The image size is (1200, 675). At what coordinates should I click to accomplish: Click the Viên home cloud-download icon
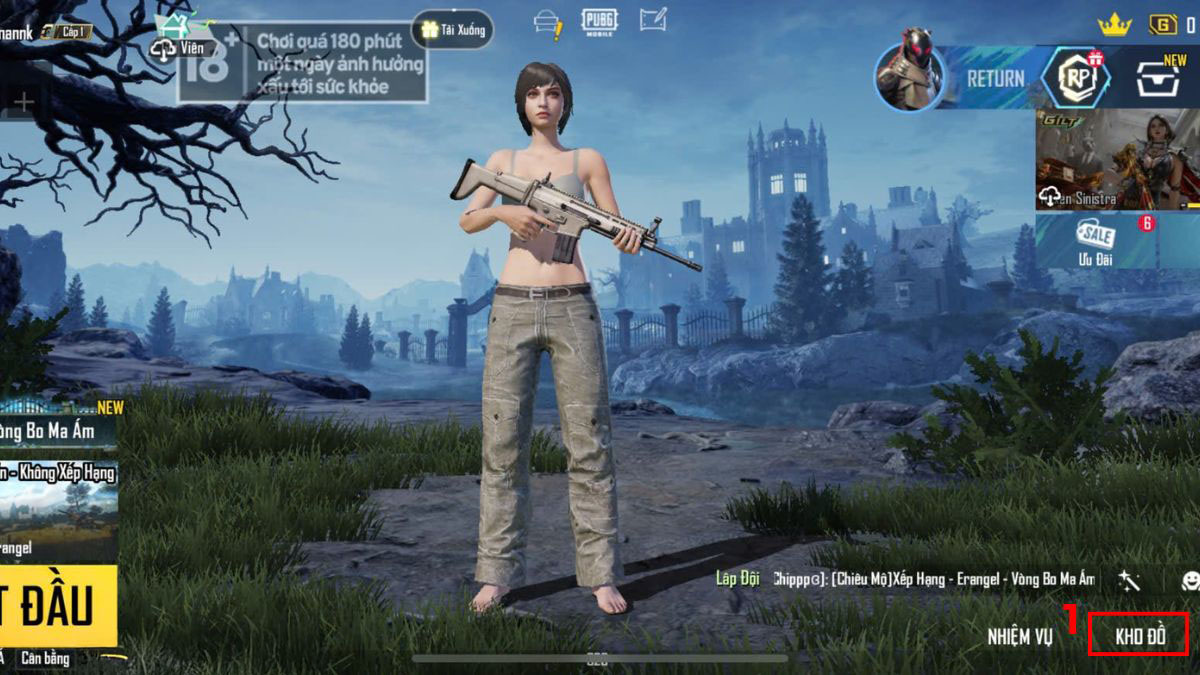[x=178, y=47]
